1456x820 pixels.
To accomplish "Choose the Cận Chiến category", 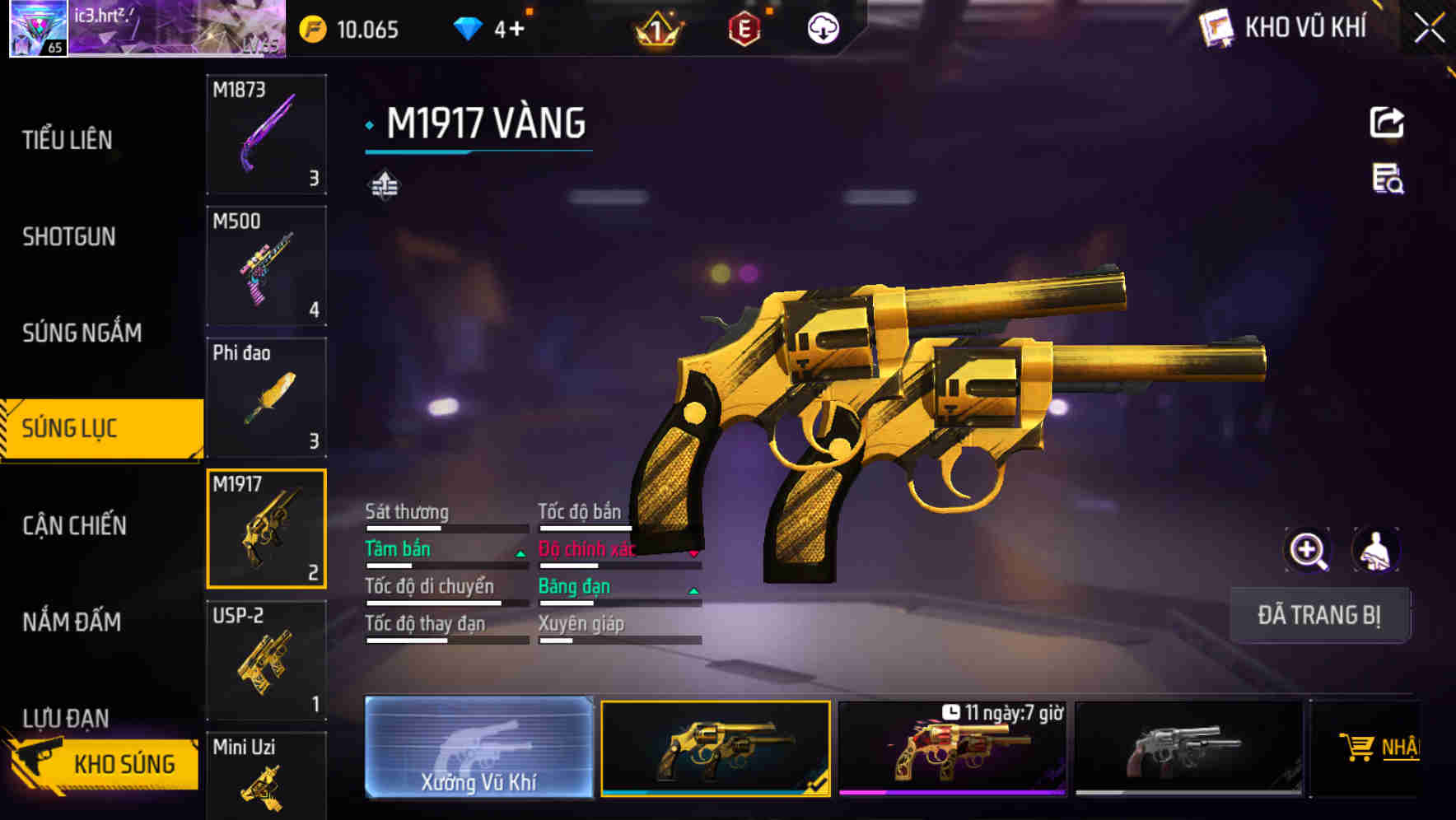I will [x=74, y=525].
